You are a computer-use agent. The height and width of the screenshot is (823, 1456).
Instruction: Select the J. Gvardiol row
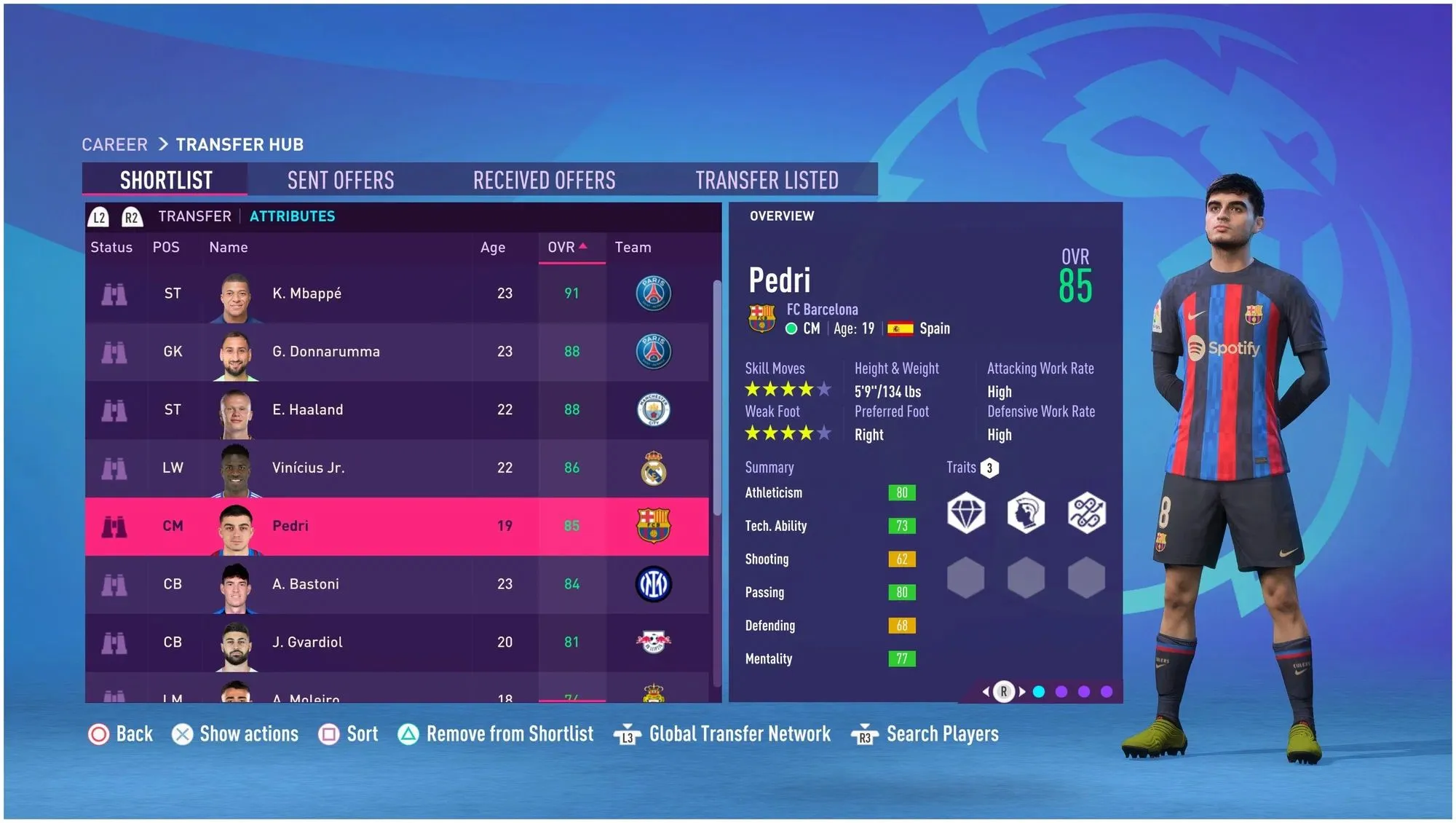[x=397, y=642]
